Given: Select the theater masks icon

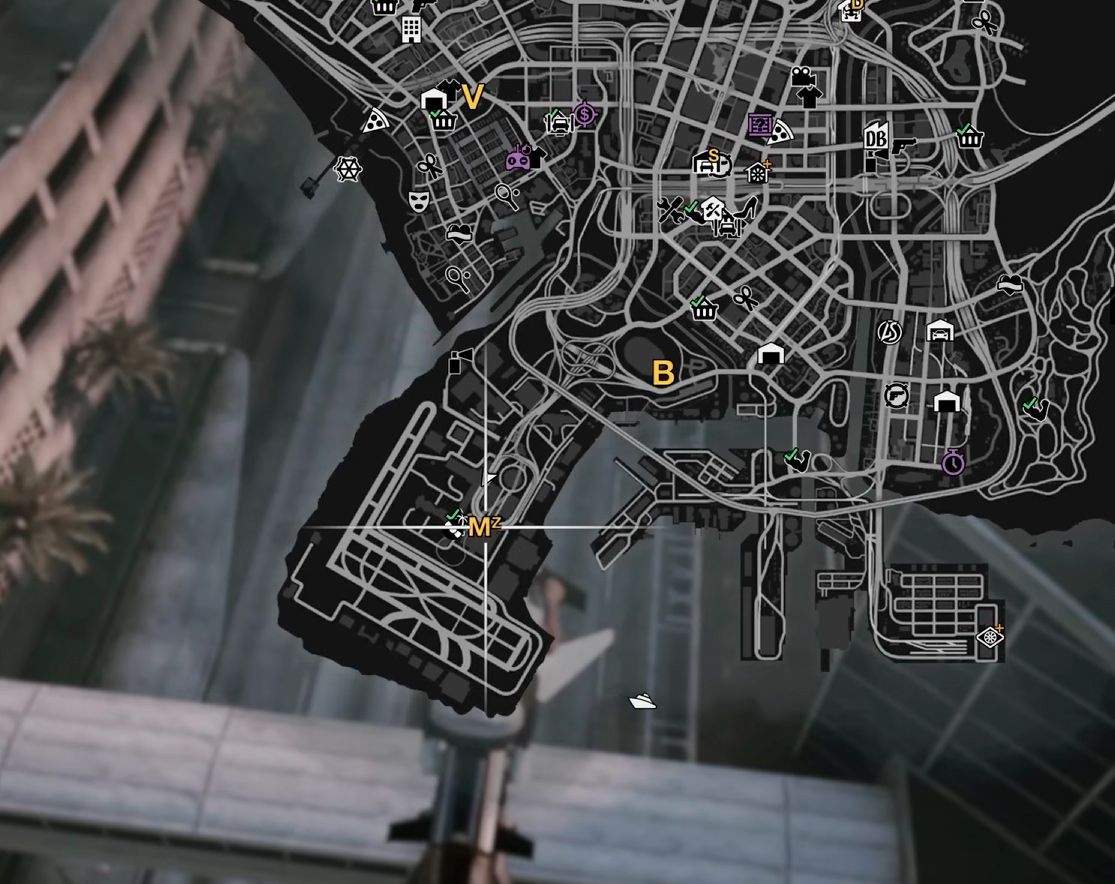Looking at the screenshot, I should click(x=418, y=201).
